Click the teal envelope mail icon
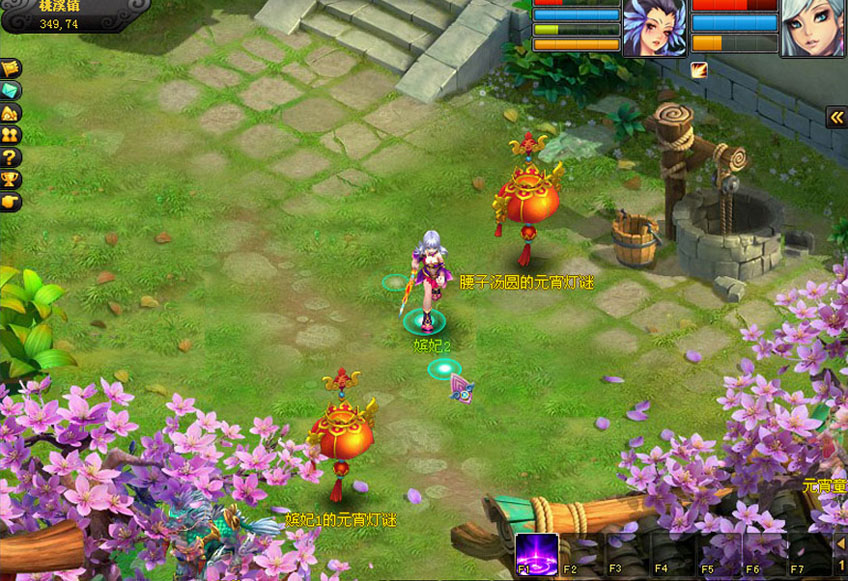Screen dimensions: 848x581 pyautogui.click(x=11, y=91)
